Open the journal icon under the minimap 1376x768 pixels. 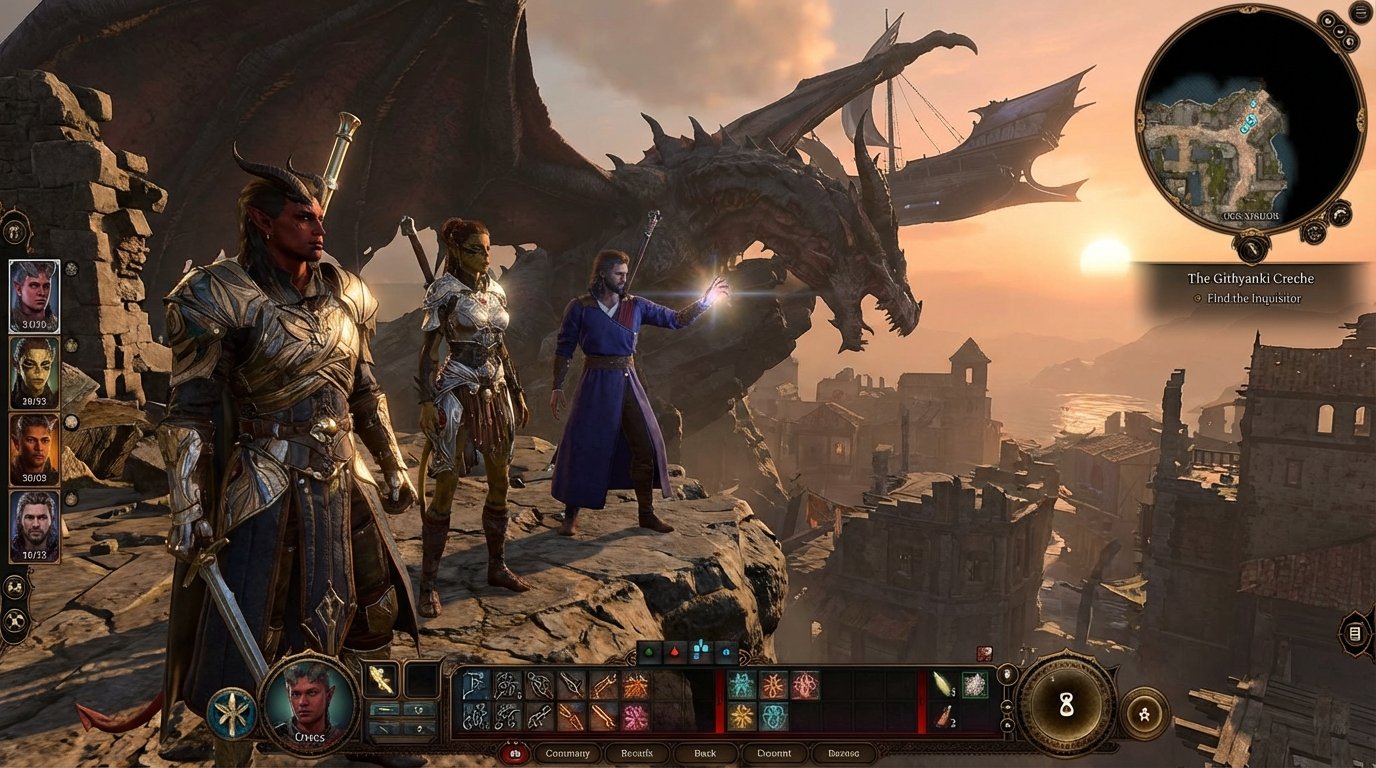pyautogui.click(x=1251, y=247)
